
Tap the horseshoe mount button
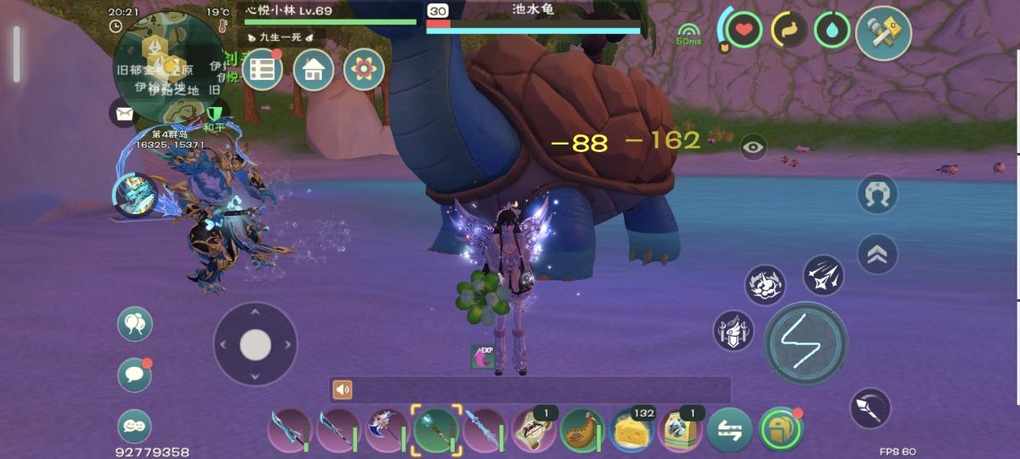tap(877, 194)
